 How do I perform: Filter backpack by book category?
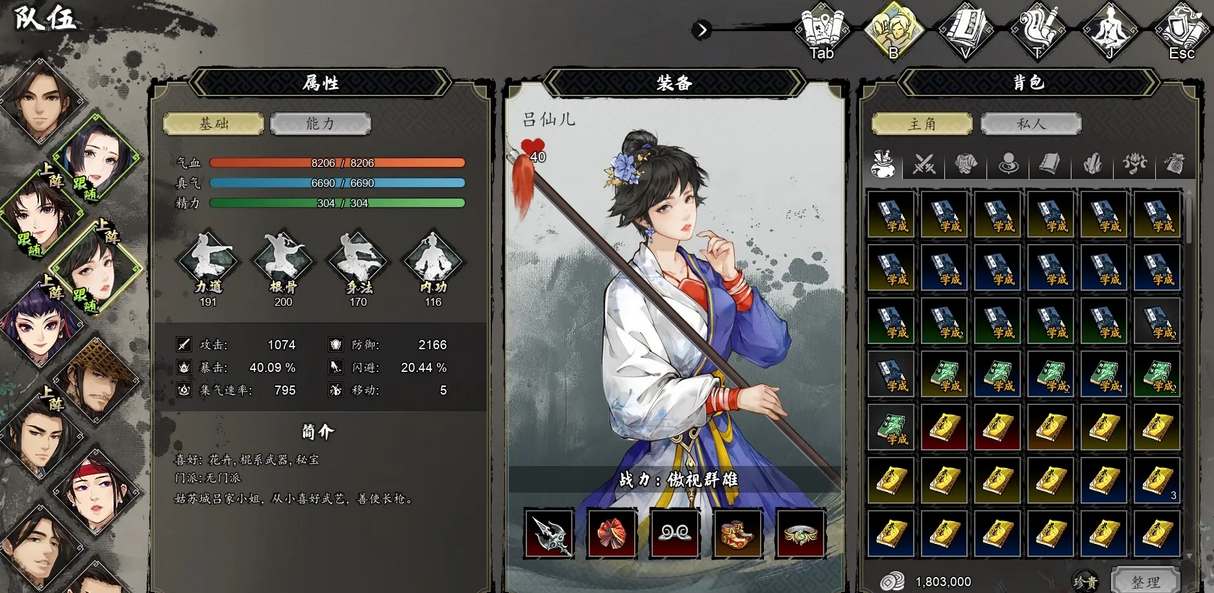[1049, 164]
